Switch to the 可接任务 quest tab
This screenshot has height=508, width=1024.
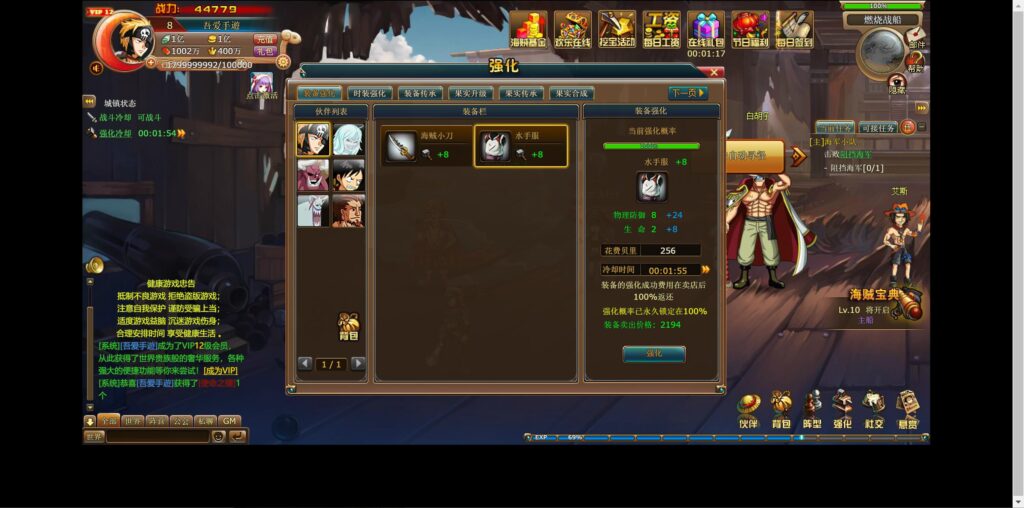(x=877, y=128)
